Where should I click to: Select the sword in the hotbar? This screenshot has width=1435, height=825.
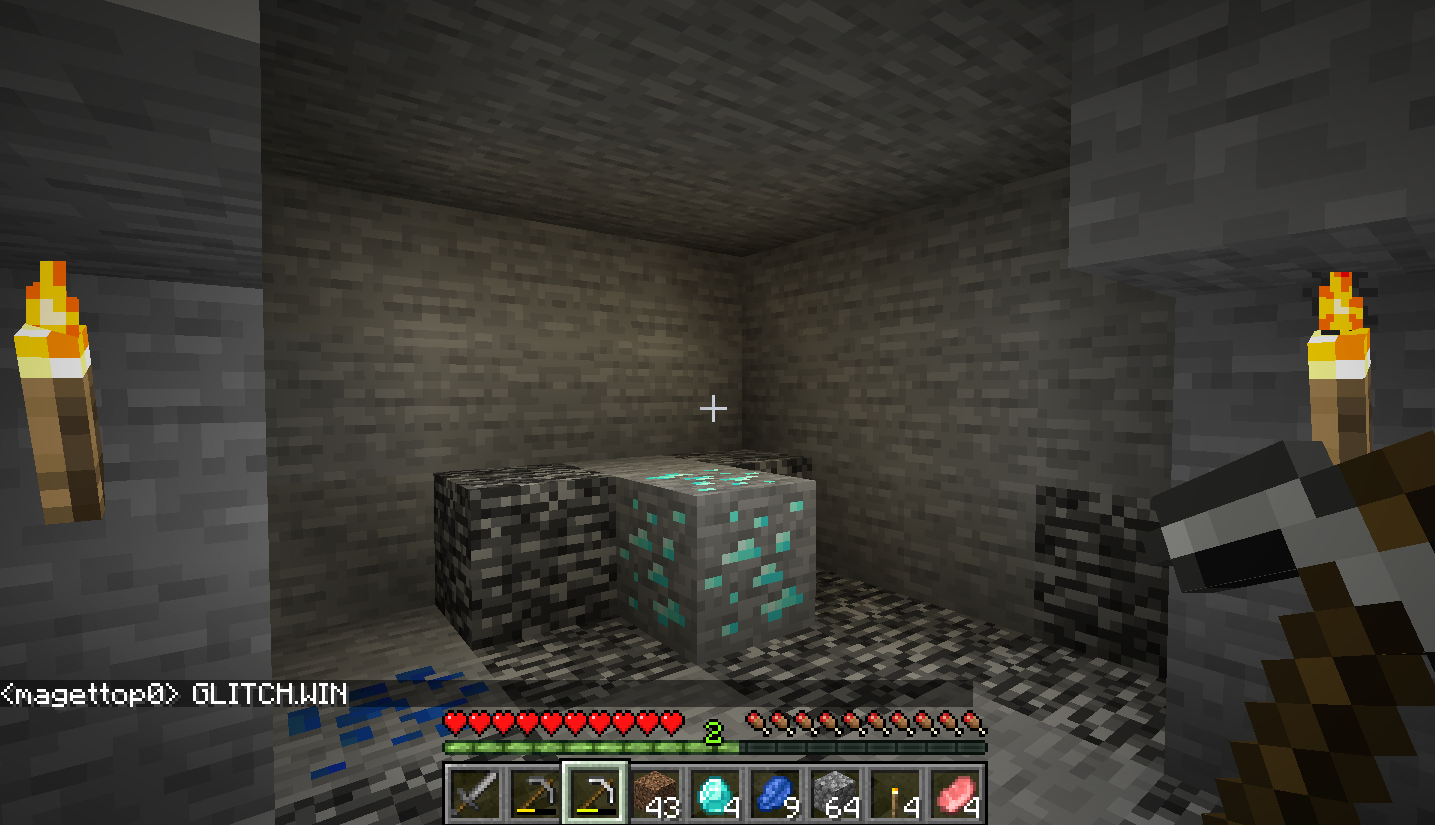475,795
